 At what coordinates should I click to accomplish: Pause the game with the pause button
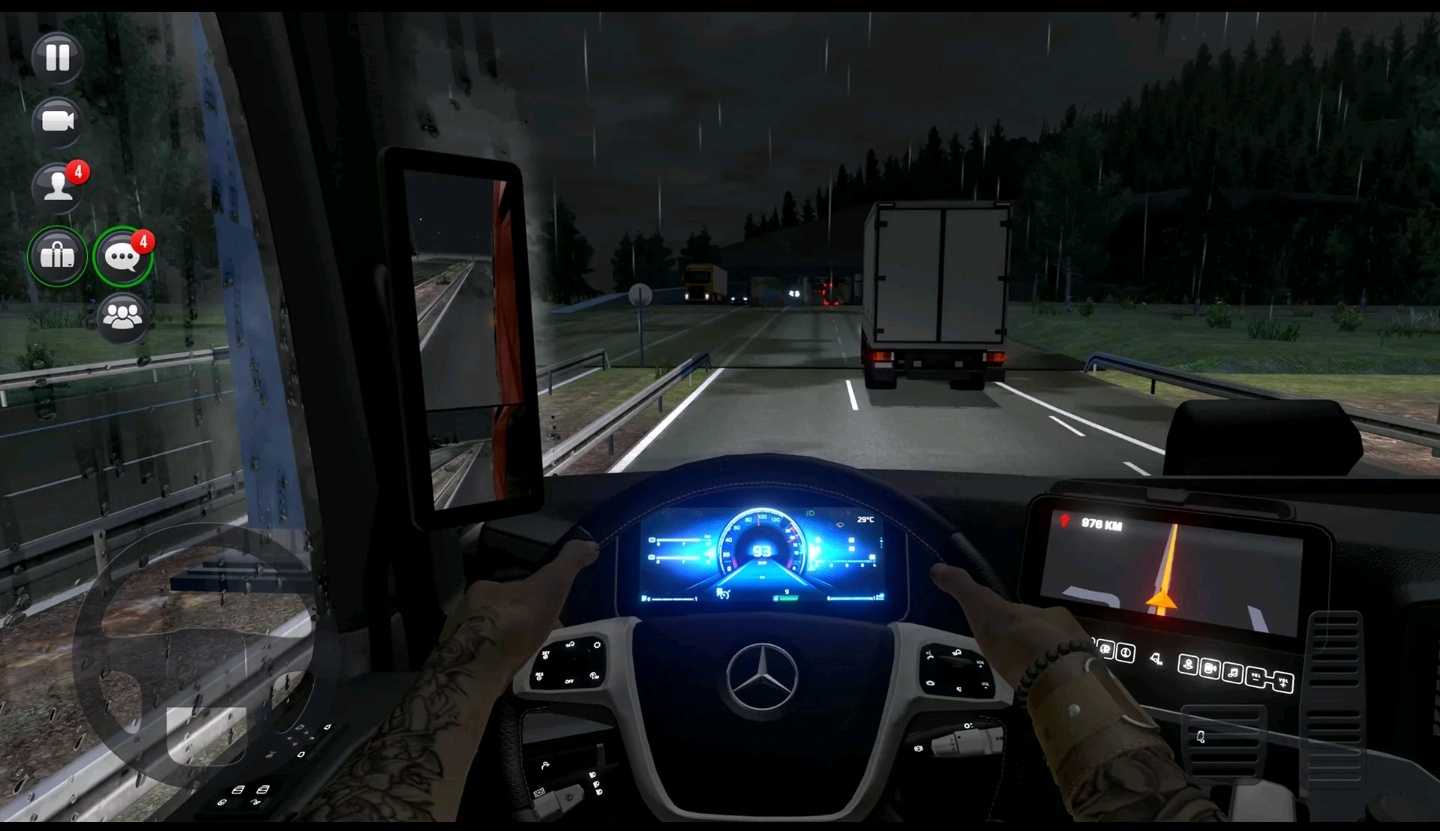(57, 58)
